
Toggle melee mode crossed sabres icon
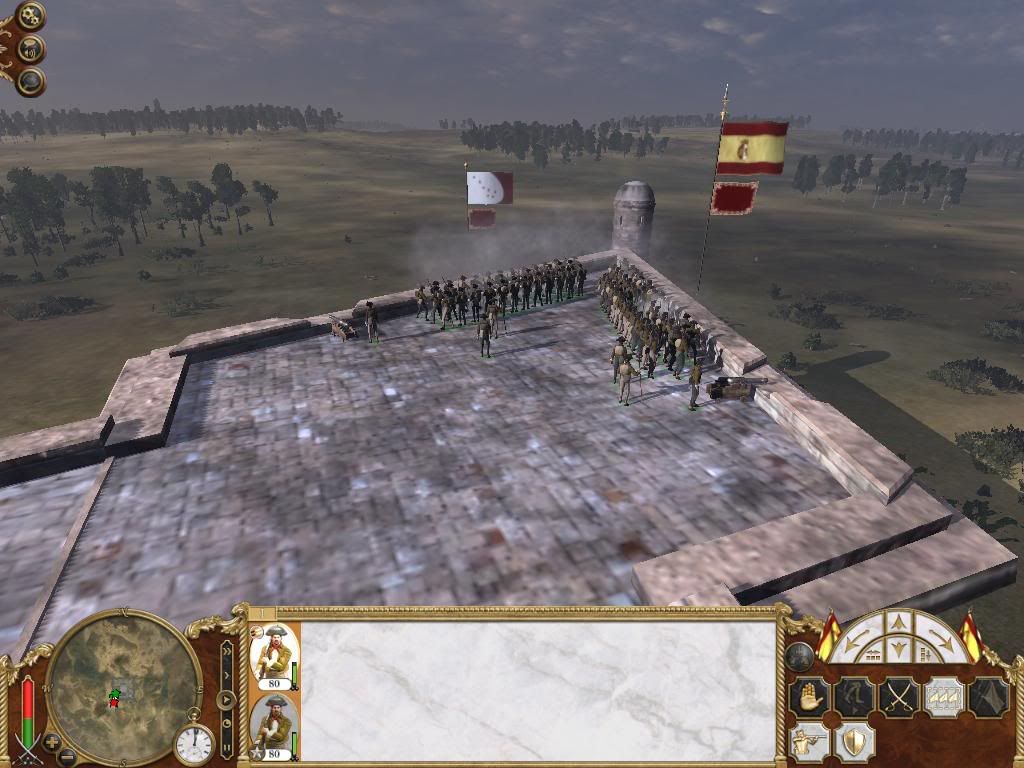click(898, 697)
